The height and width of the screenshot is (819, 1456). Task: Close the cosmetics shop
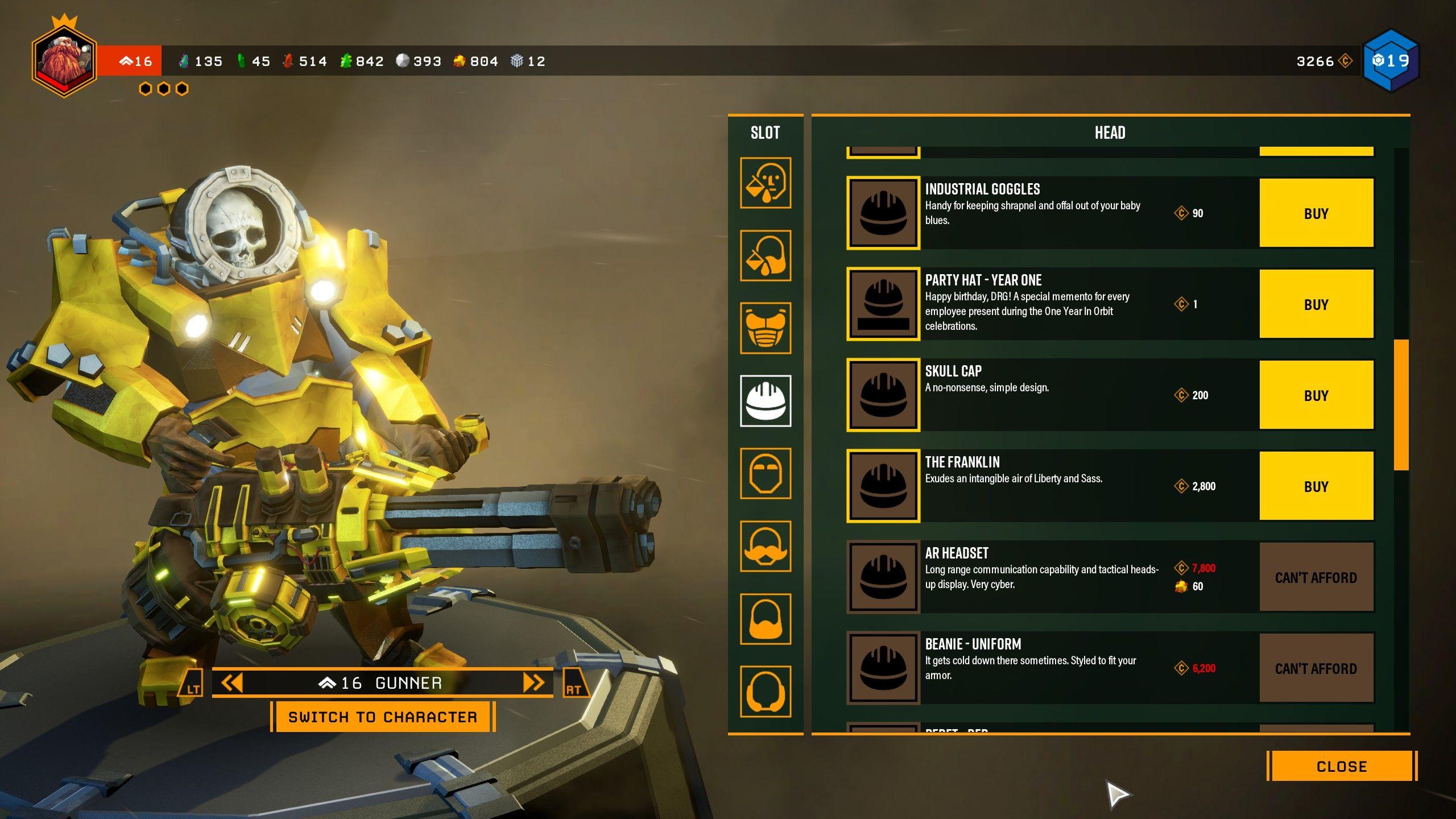tap(1341, 766)
